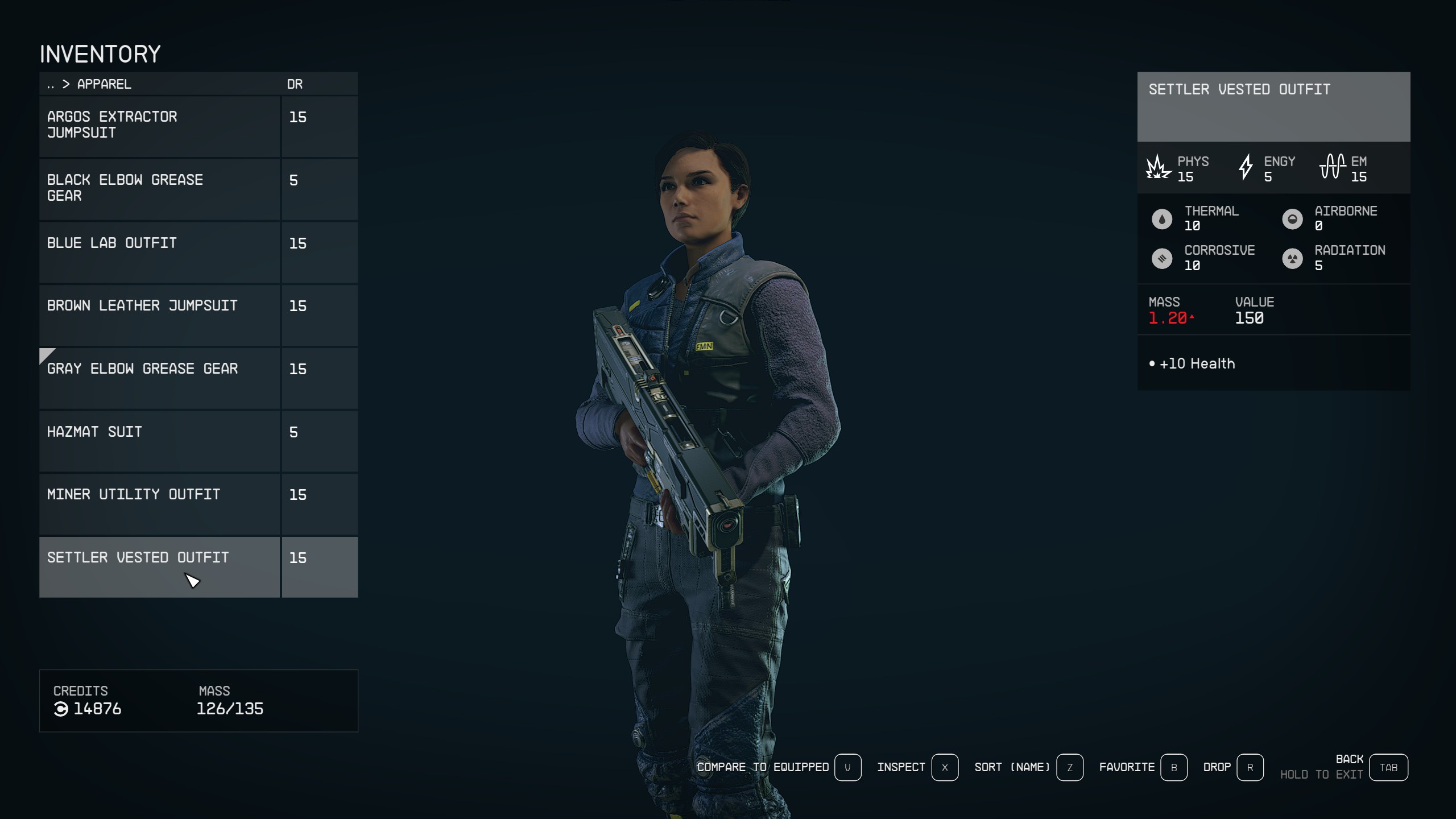Sort the list by the DR column header
The width and height of the screenshot is (1456, 819).
point(295,84)
